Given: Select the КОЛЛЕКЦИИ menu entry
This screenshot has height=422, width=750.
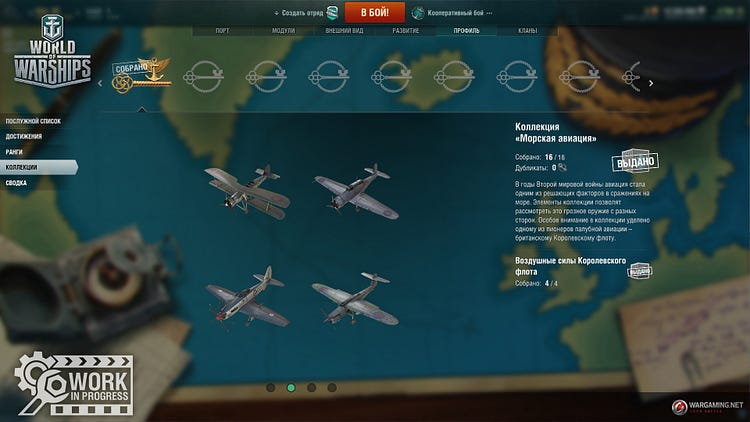Looking at the screenshot, I should click(21, 167).
